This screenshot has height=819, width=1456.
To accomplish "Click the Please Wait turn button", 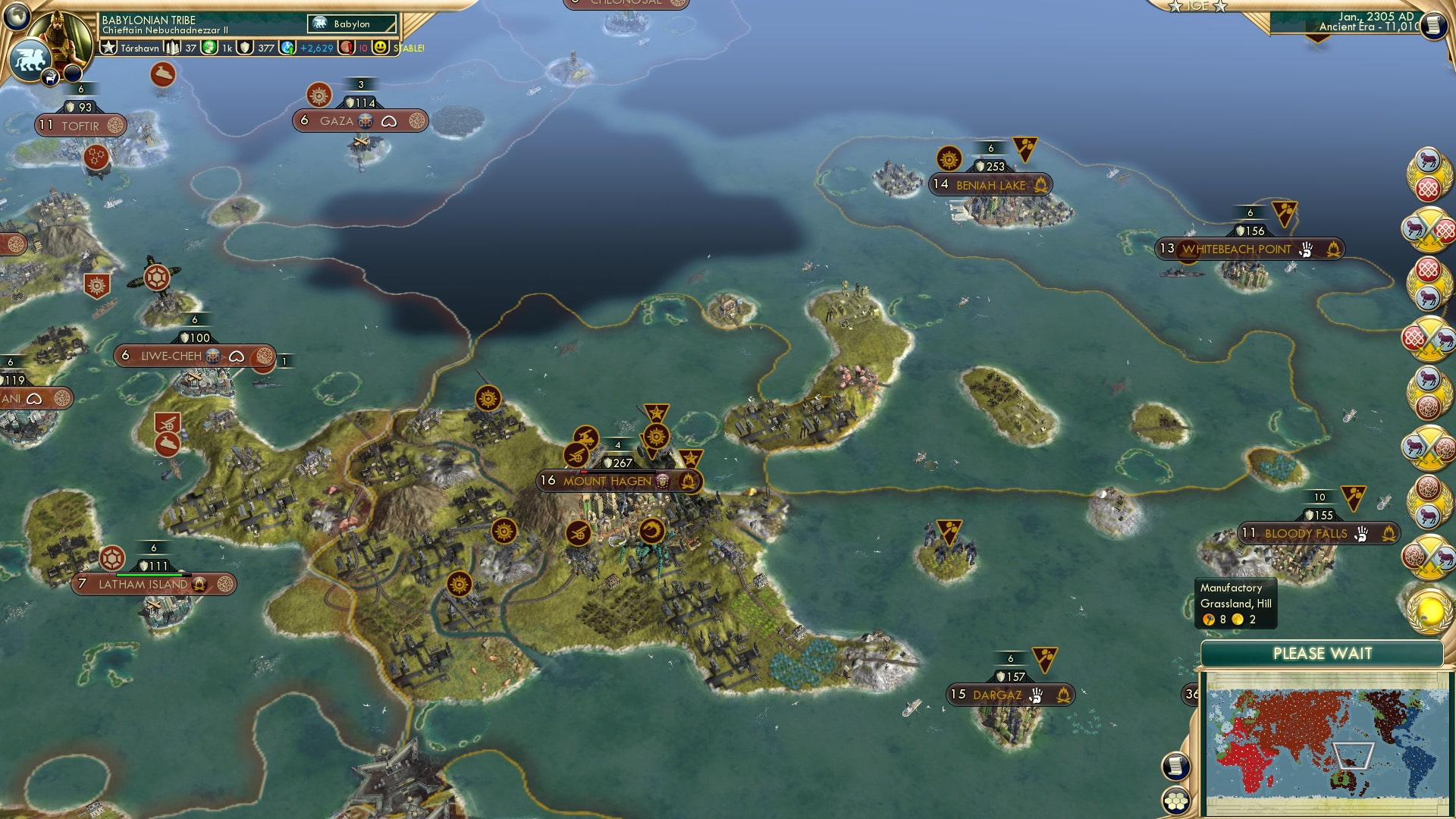I will pyautogui.click(x=1322, y=654).
